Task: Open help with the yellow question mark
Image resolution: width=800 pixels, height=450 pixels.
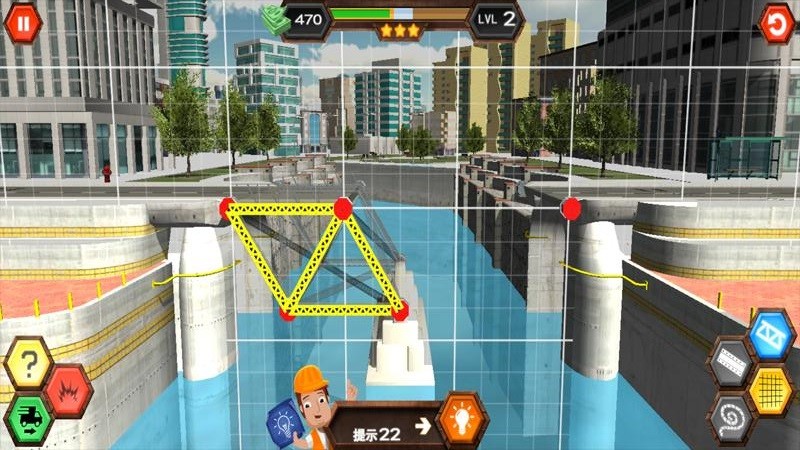Action: coord(28,364)
